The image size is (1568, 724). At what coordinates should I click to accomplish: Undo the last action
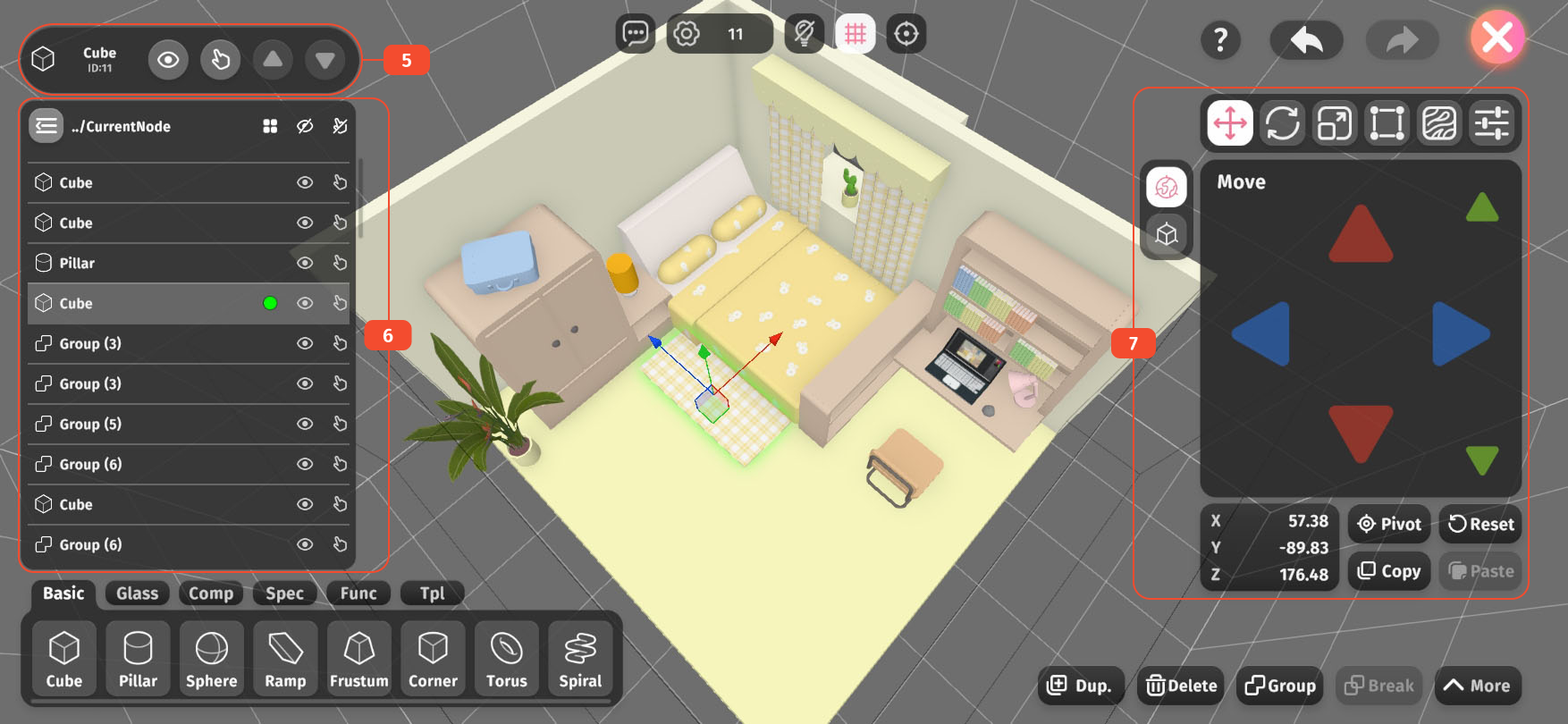tap(1306, 39)
